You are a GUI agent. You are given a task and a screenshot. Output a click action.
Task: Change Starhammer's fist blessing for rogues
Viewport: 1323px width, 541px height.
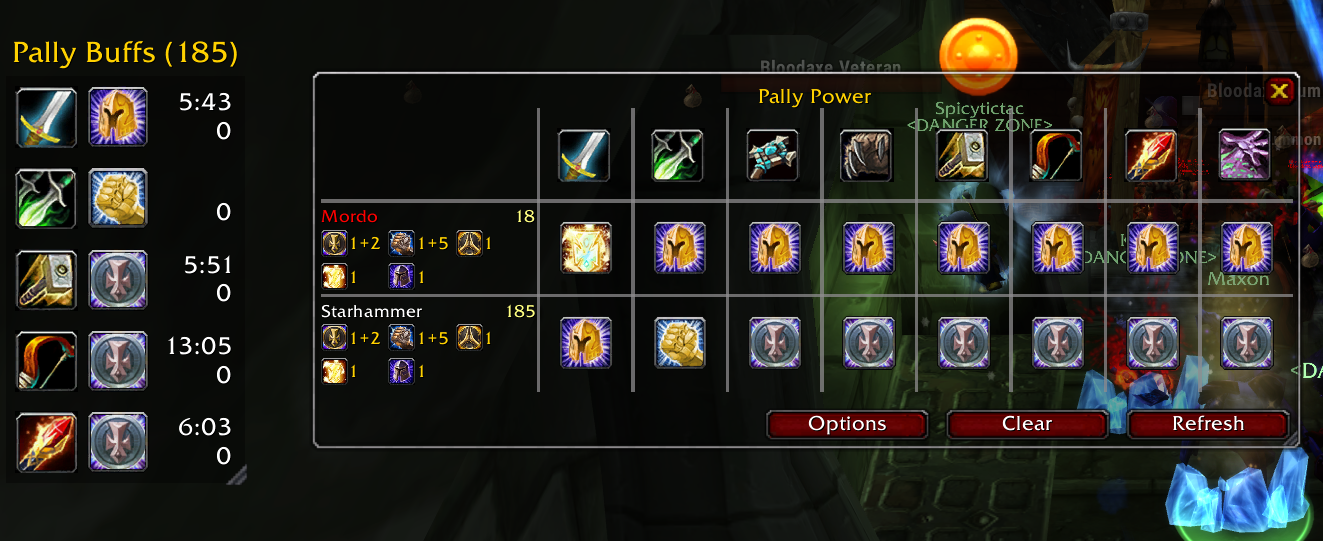tap(680, 343)
